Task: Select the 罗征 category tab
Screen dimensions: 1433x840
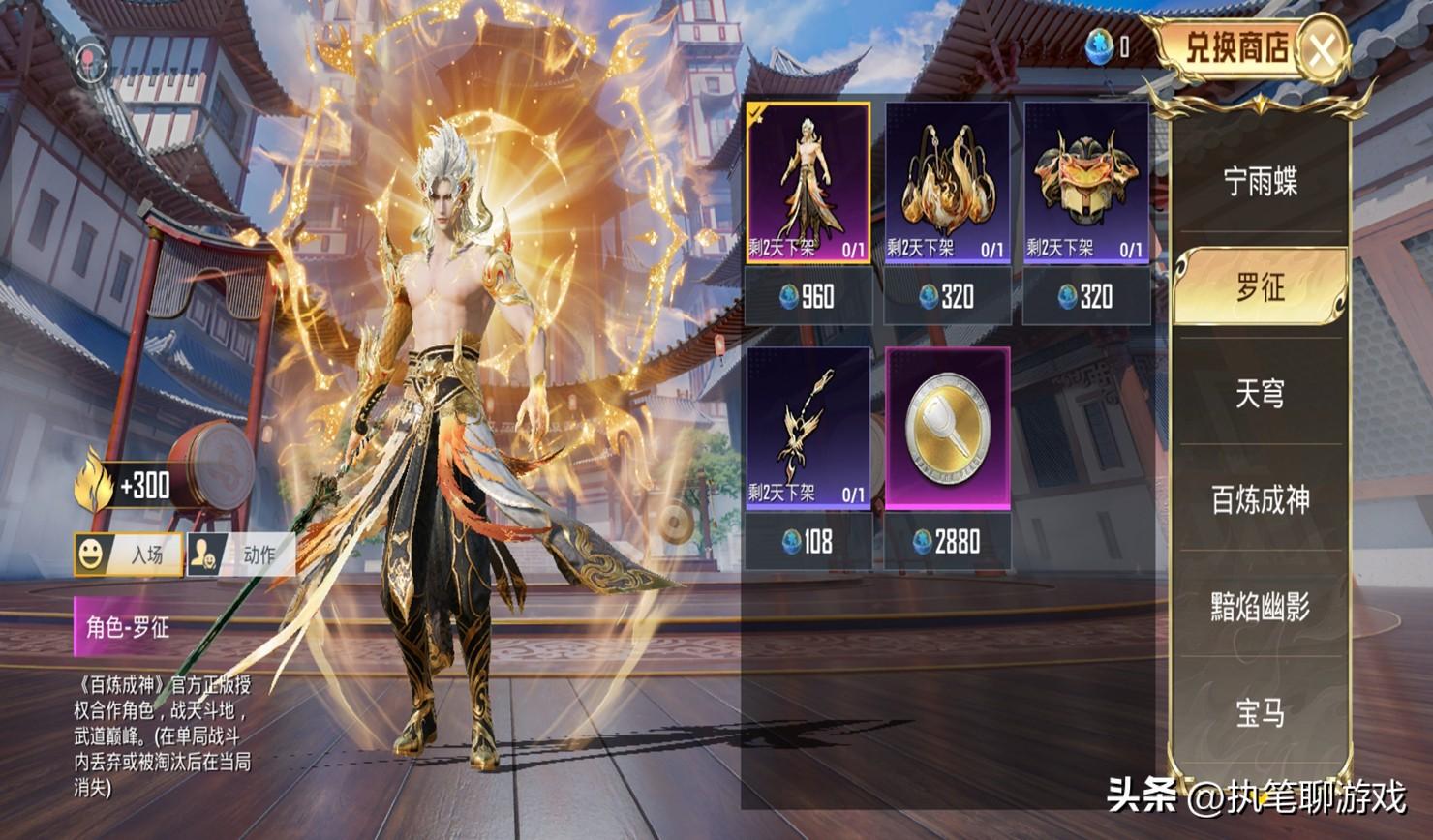Action: [1260, 287]
